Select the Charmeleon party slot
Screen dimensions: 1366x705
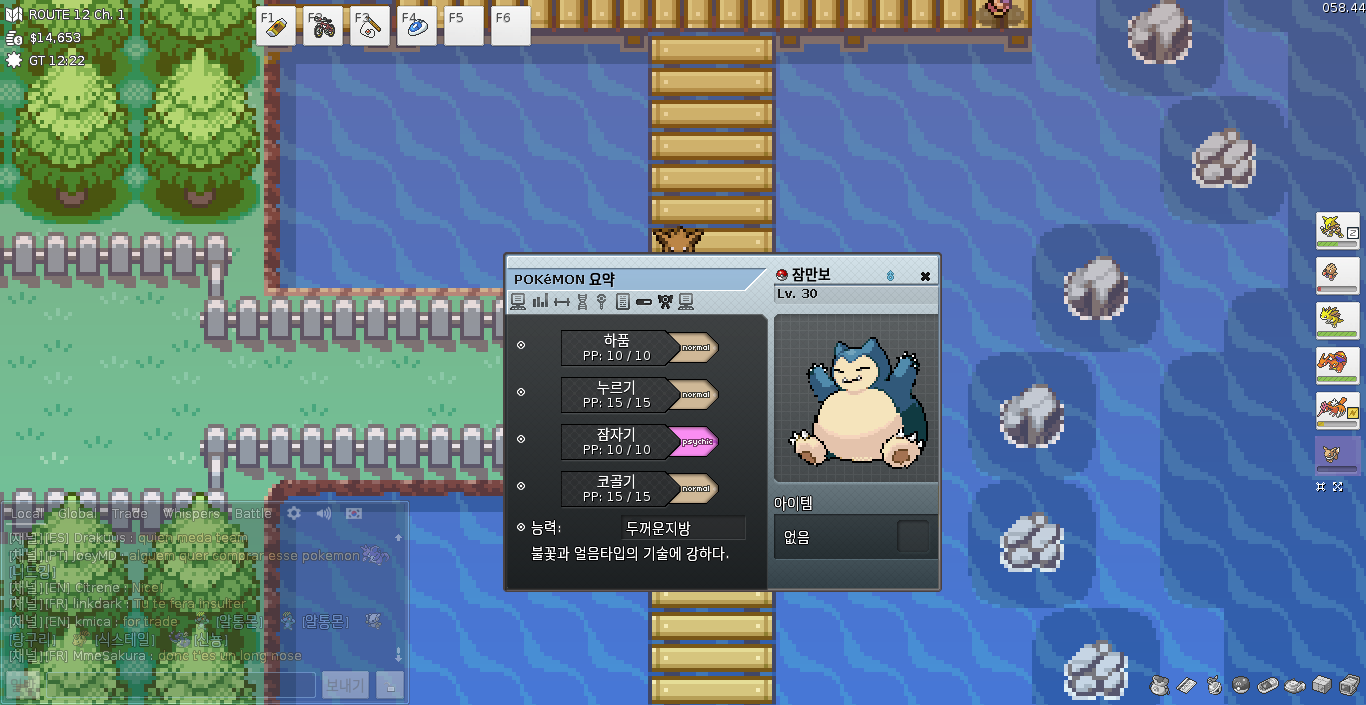(1337, 366)
